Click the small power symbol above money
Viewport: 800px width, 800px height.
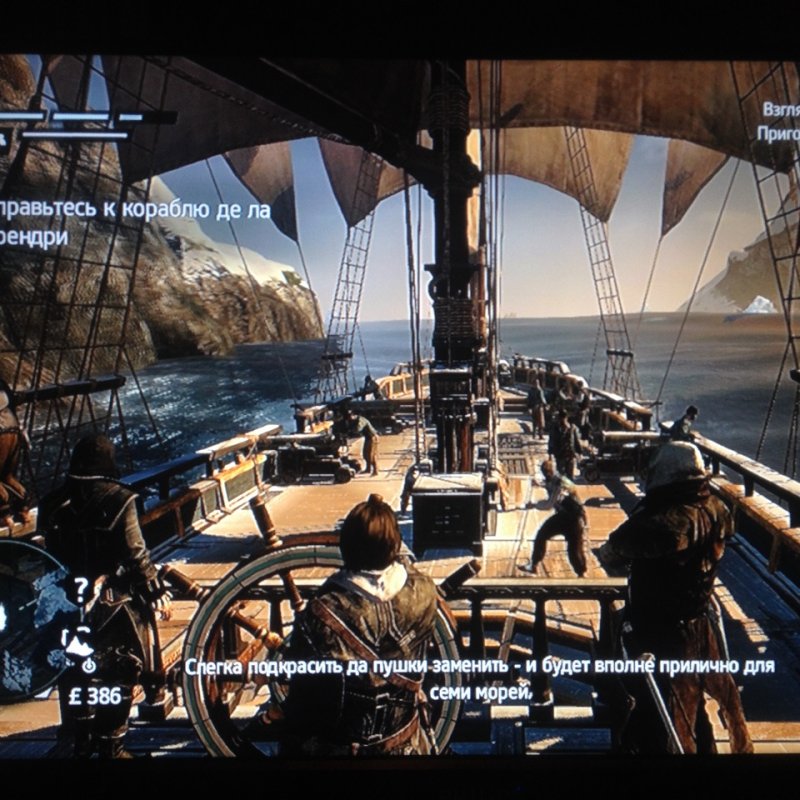click(x=89, y=665)
